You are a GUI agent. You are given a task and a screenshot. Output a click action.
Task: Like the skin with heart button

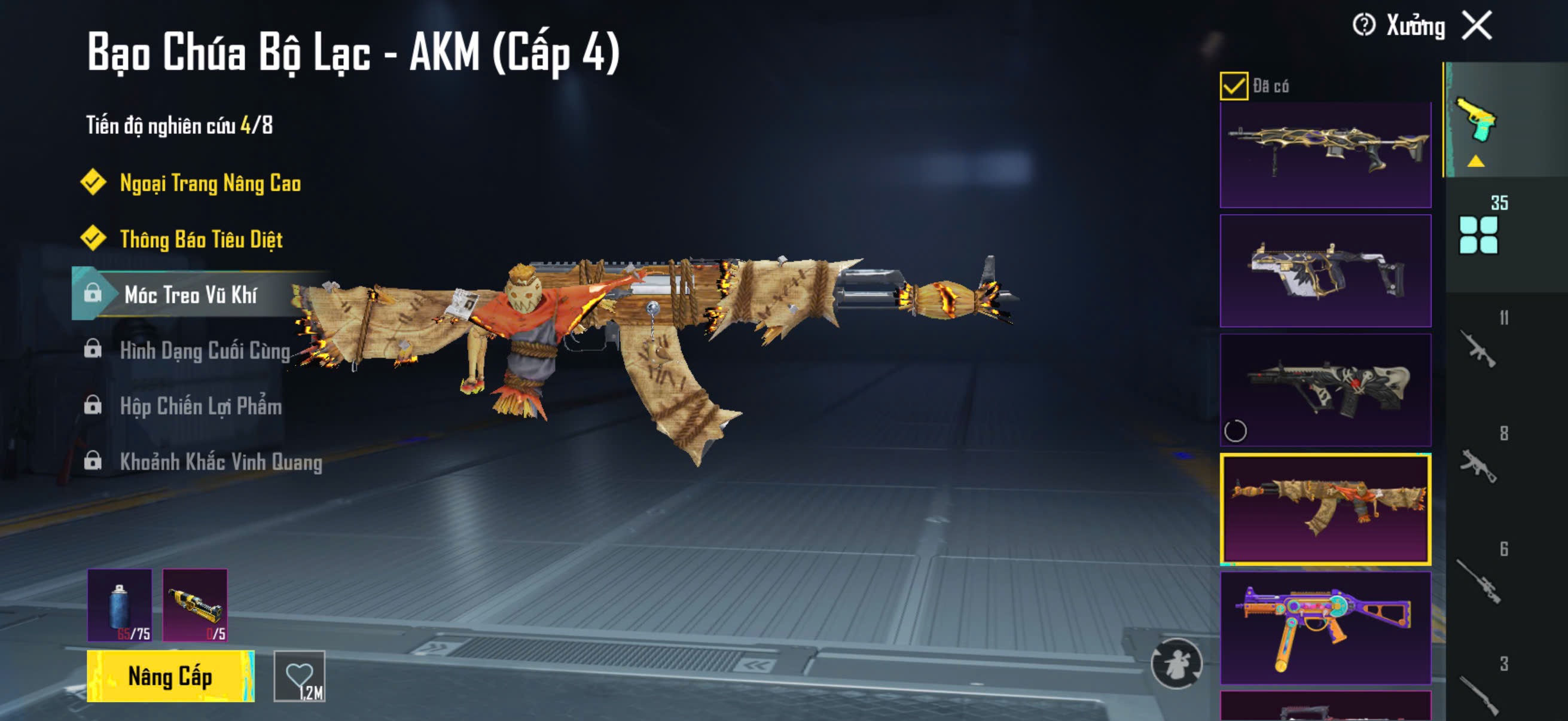(300, 676)
